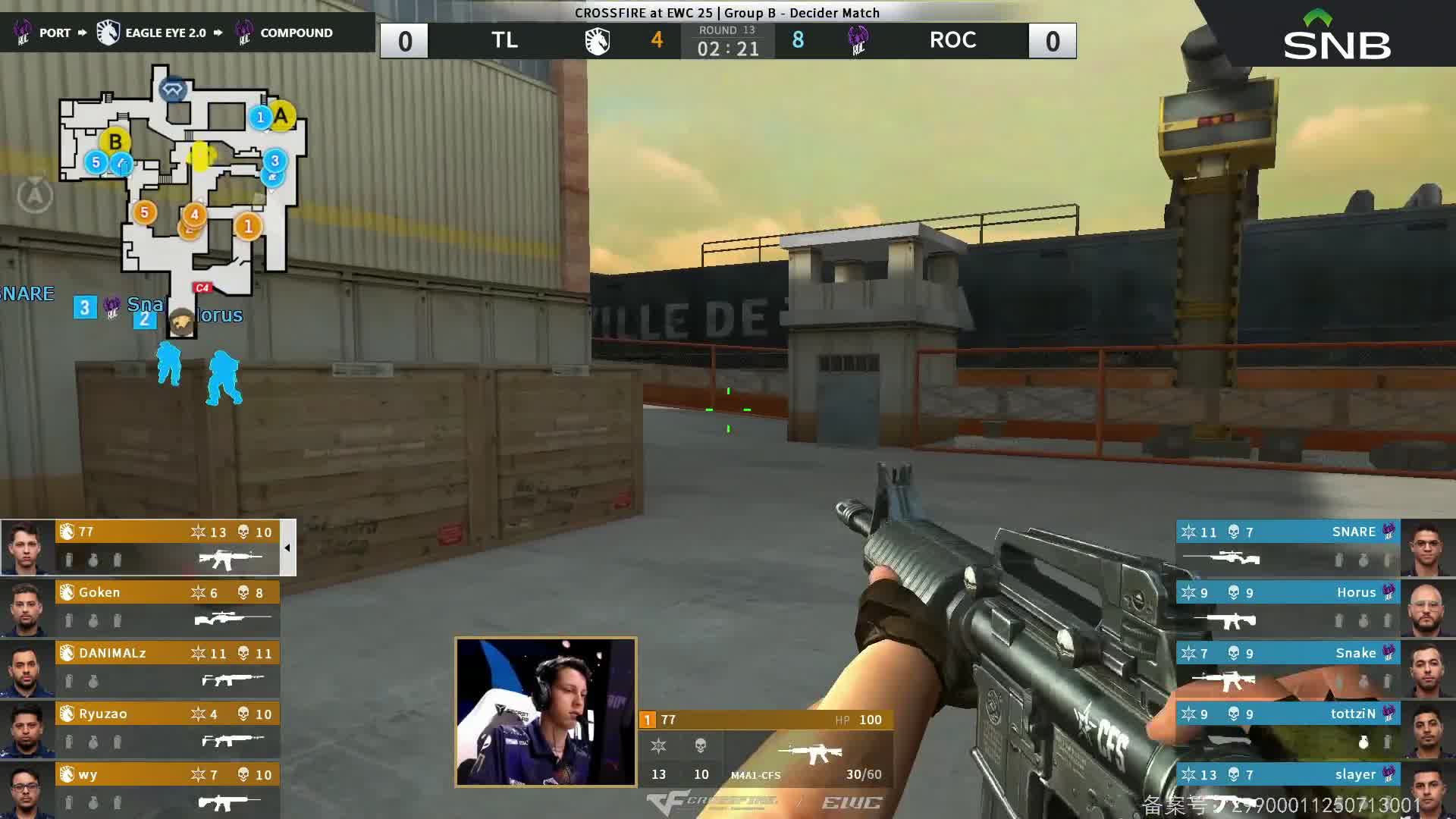This screenshot has width=1456, height=819.
Task: Select Horus's player row
Action: click(1288, 607)
